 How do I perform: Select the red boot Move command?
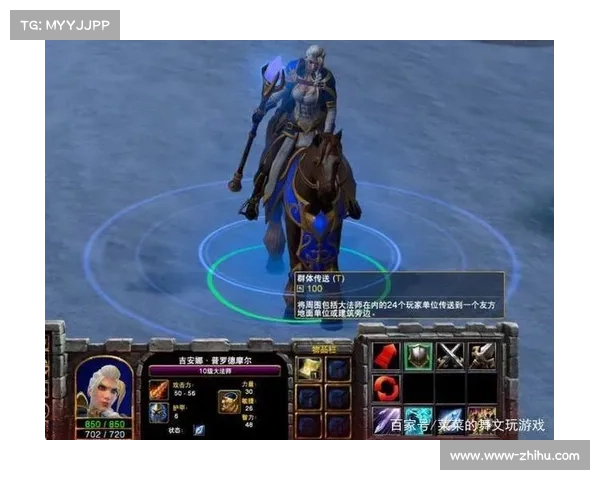point(386,356)
